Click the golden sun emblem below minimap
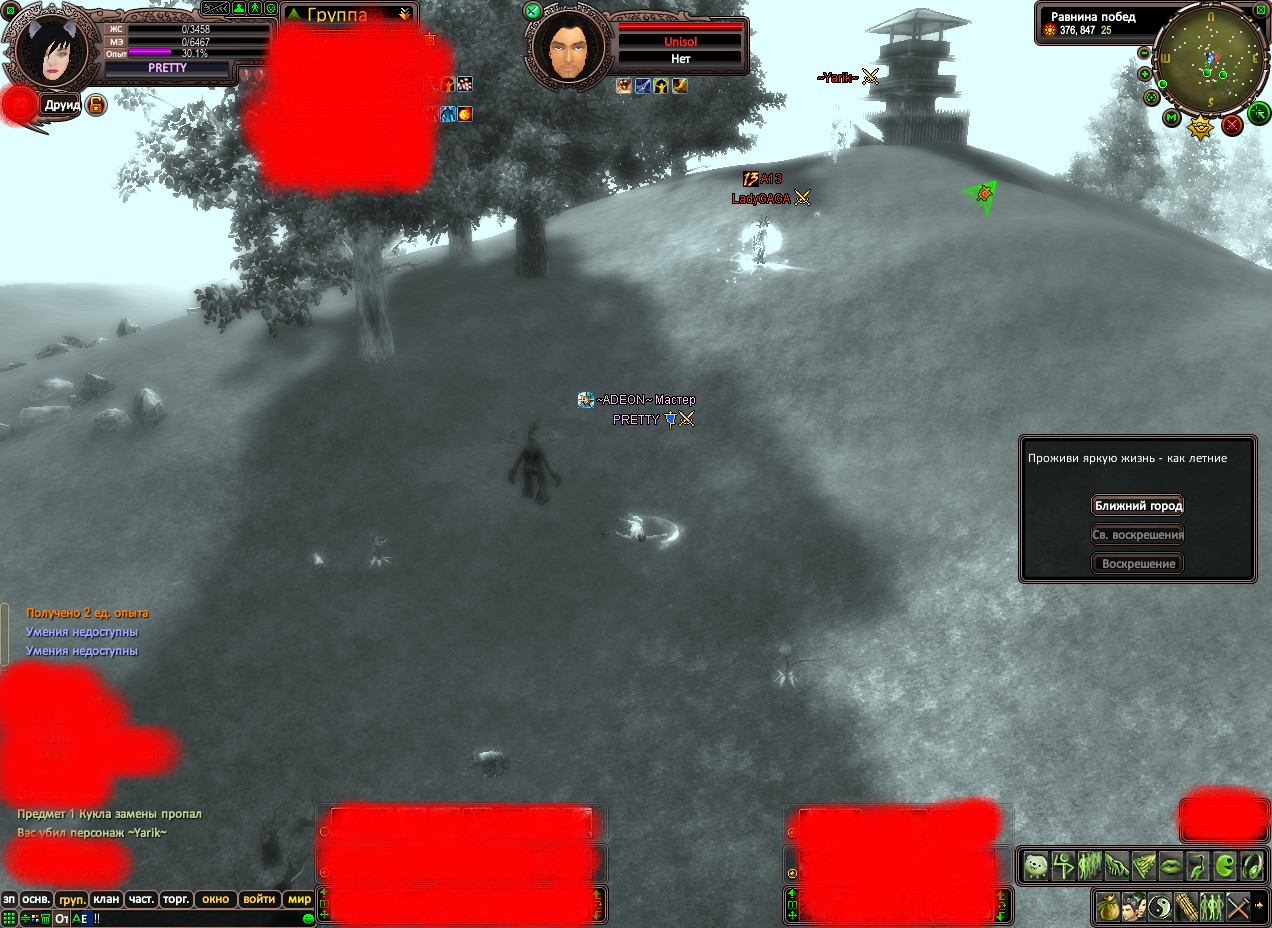The image size is (1272, 928). (1201, 127)
